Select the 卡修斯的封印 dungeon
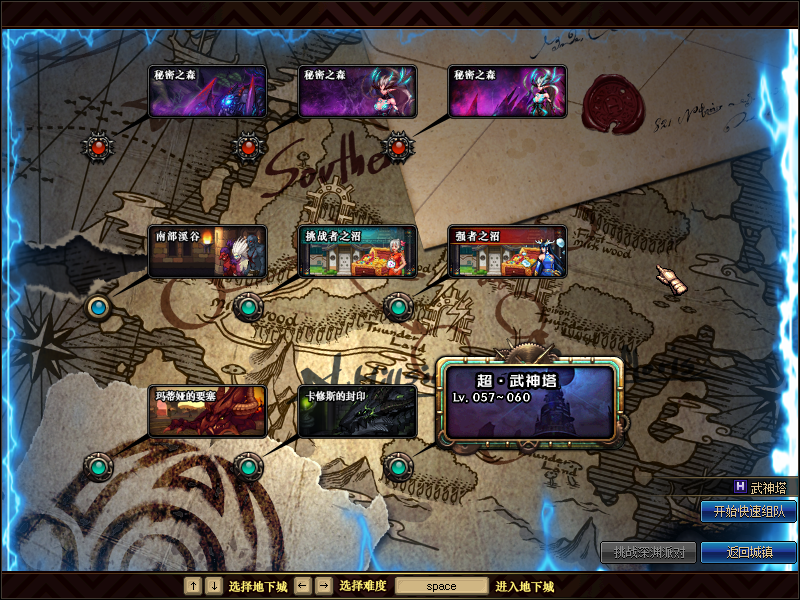 tap(357, 411)
